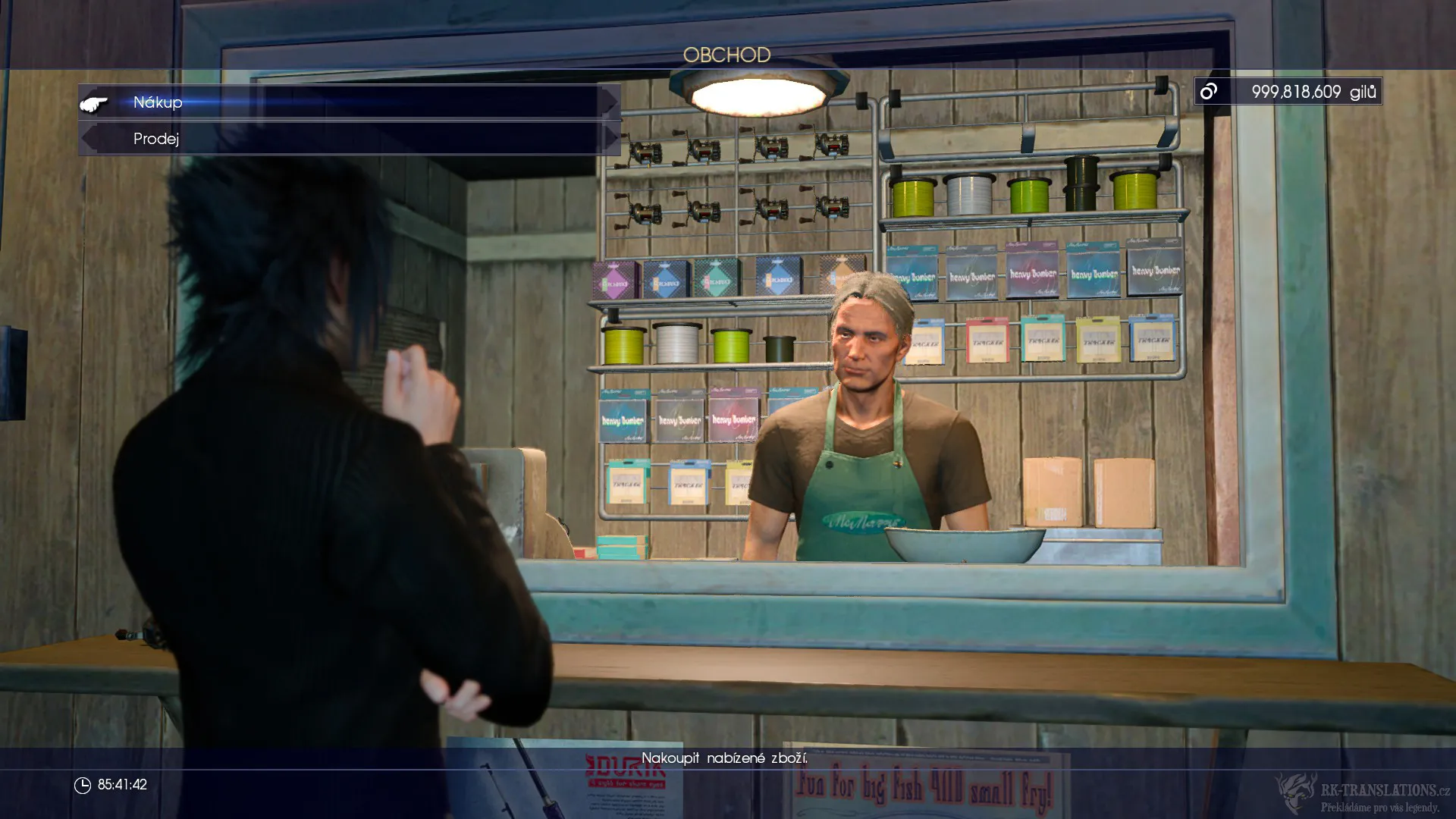Click the gil amount display panel
The height and width of the screenshot is (819, 1456).
pyautogui.click(x=1287, y=91)
